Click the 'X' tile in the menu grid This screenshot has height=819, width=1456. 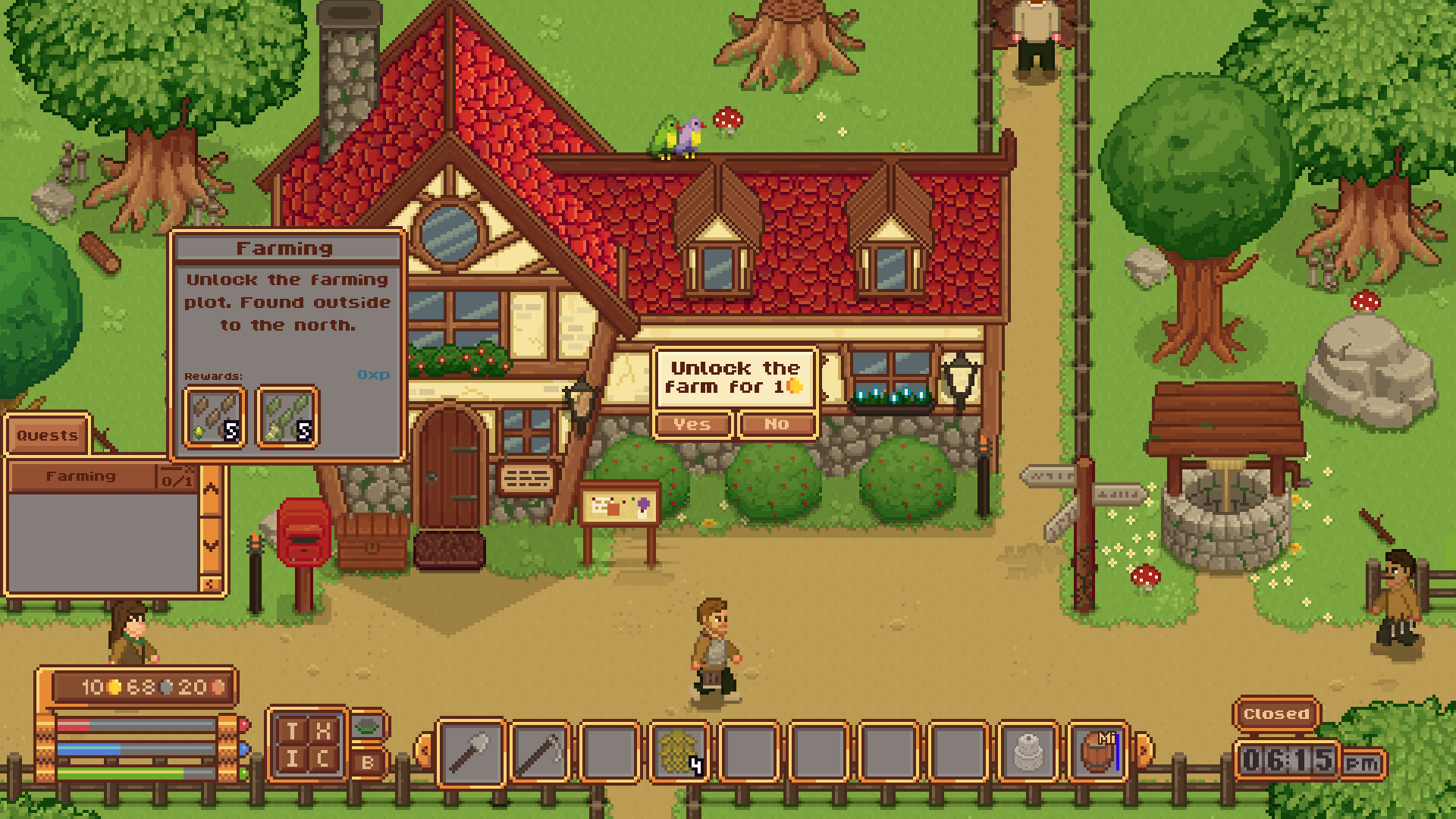coord(323,731)
